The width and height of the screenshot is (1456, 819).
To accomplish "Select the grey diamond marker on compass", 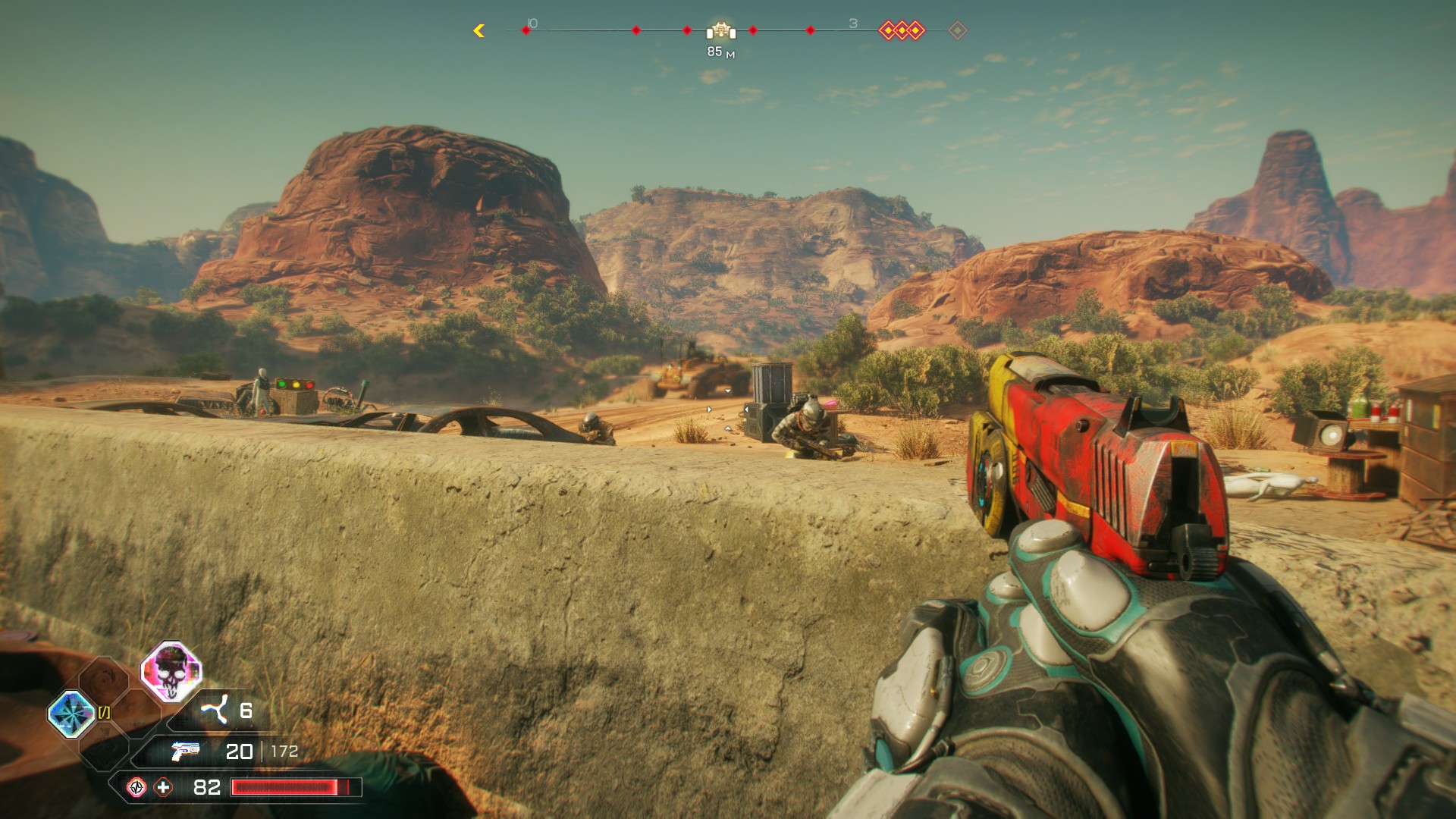I will point(958,30).
